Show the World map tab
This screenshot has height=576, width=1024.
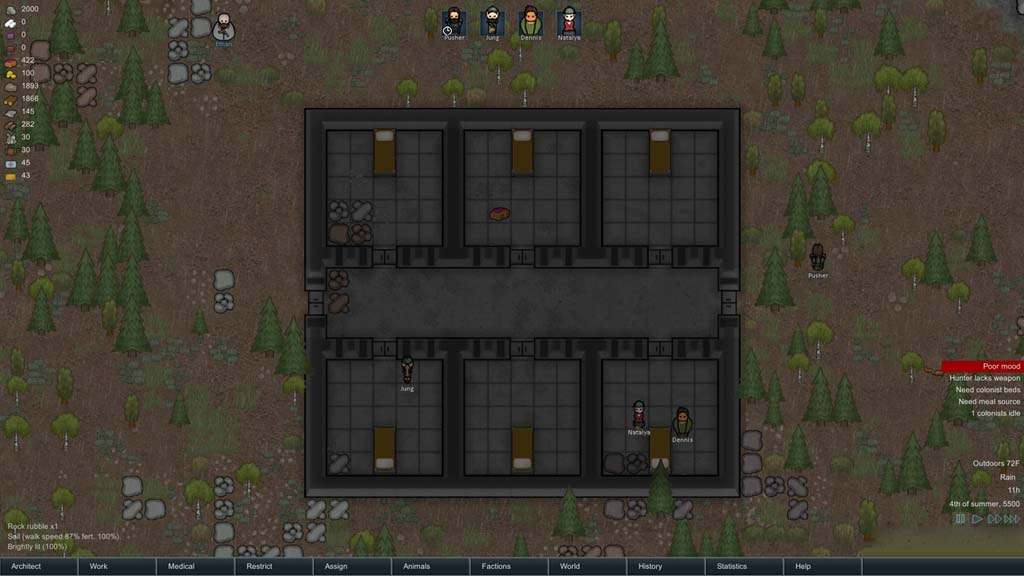pos(586,566)
